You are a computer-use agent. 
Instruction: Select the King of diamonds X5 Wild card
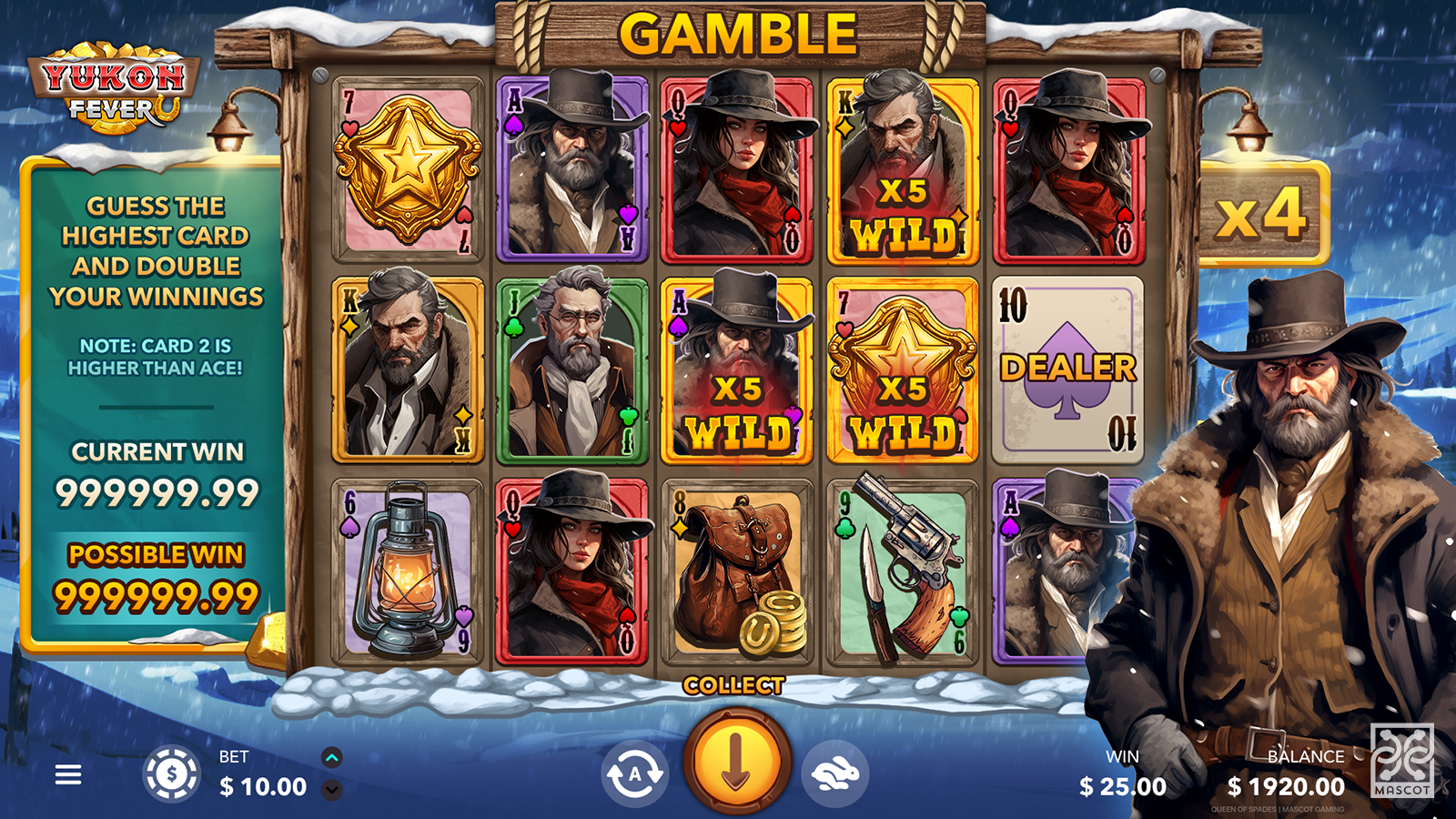(x=902, y=168)
